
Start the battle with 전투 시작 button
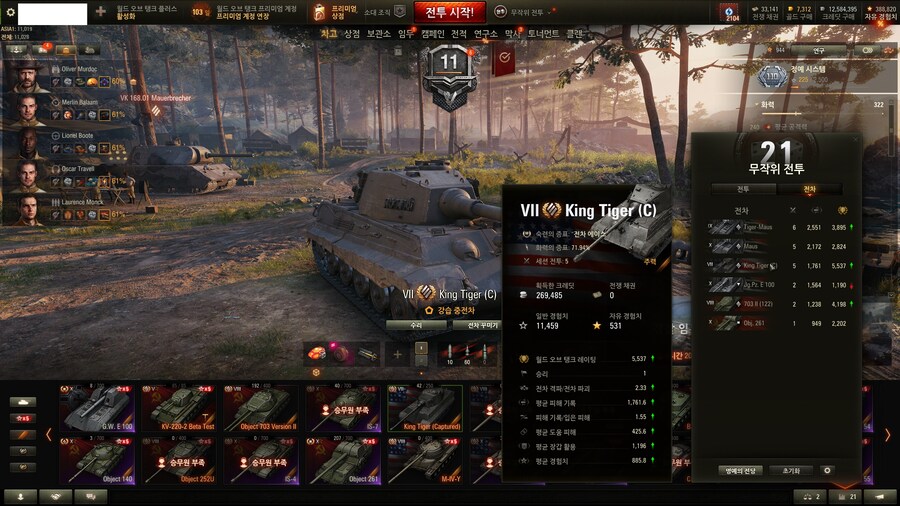[x=449, y=12]
